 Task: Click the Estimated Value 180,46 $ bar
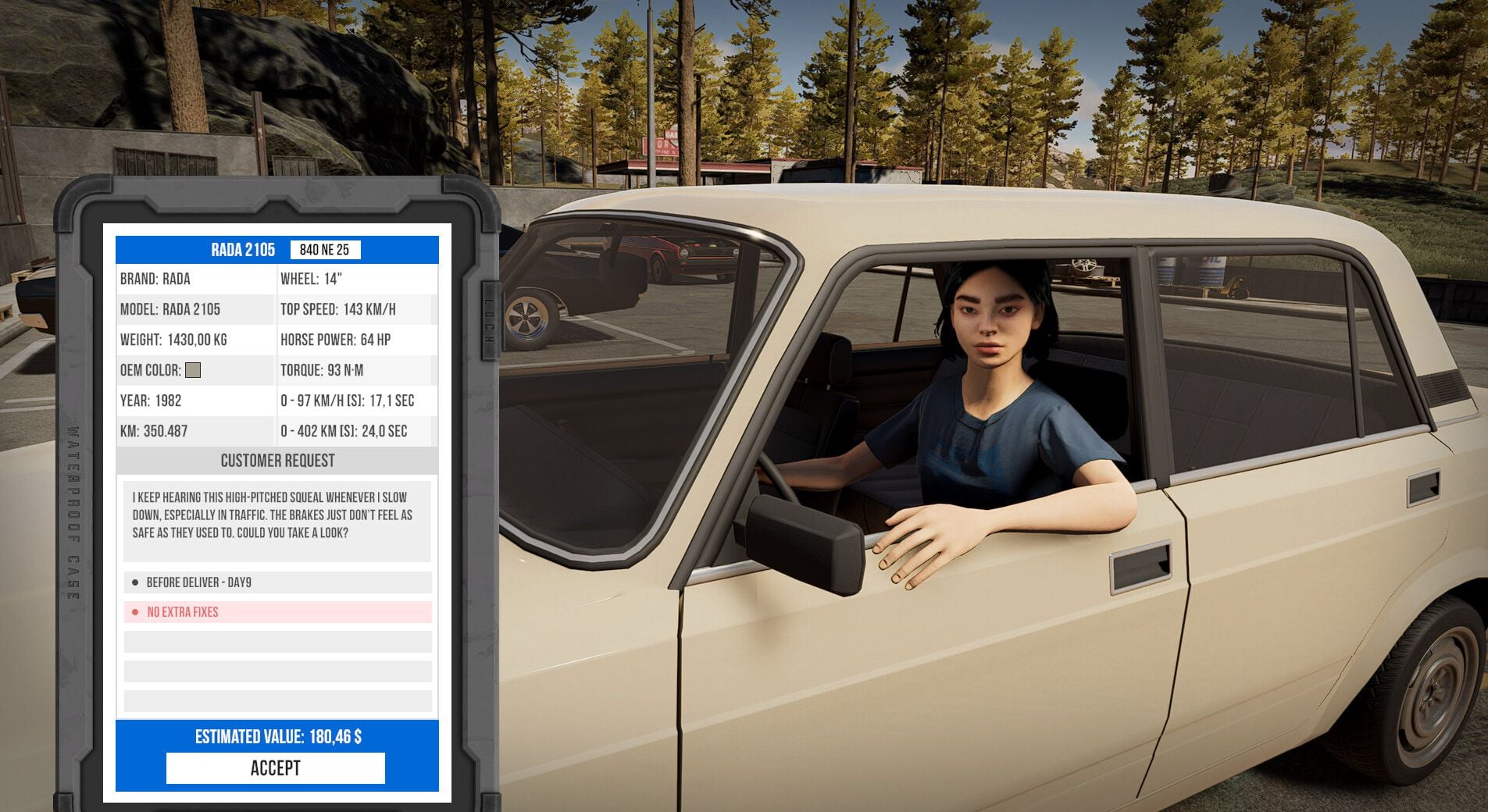pyautogui.click(x=277, y=735)
